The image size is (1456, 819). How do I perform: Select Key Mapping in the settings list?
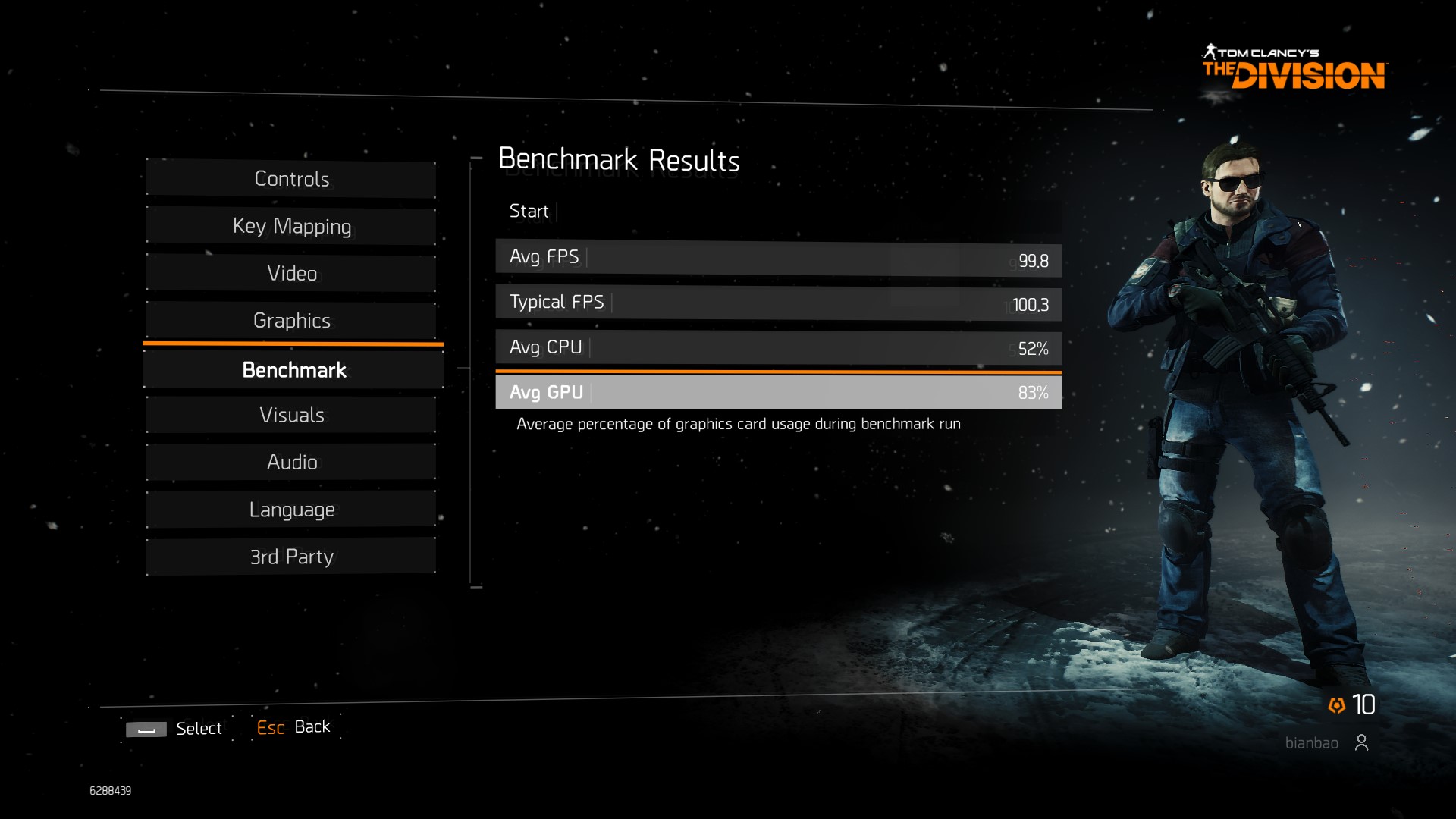(x=291, y=226)
